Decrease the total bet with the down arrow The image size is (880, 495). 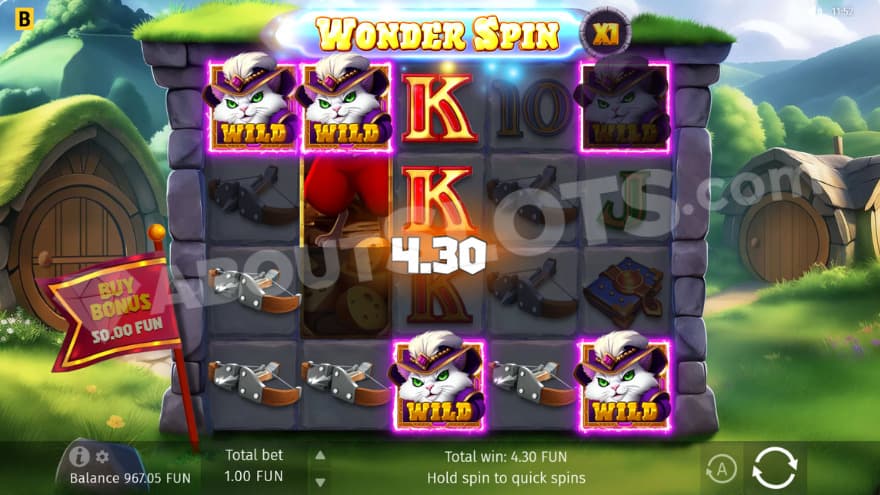tap(320, 478)
